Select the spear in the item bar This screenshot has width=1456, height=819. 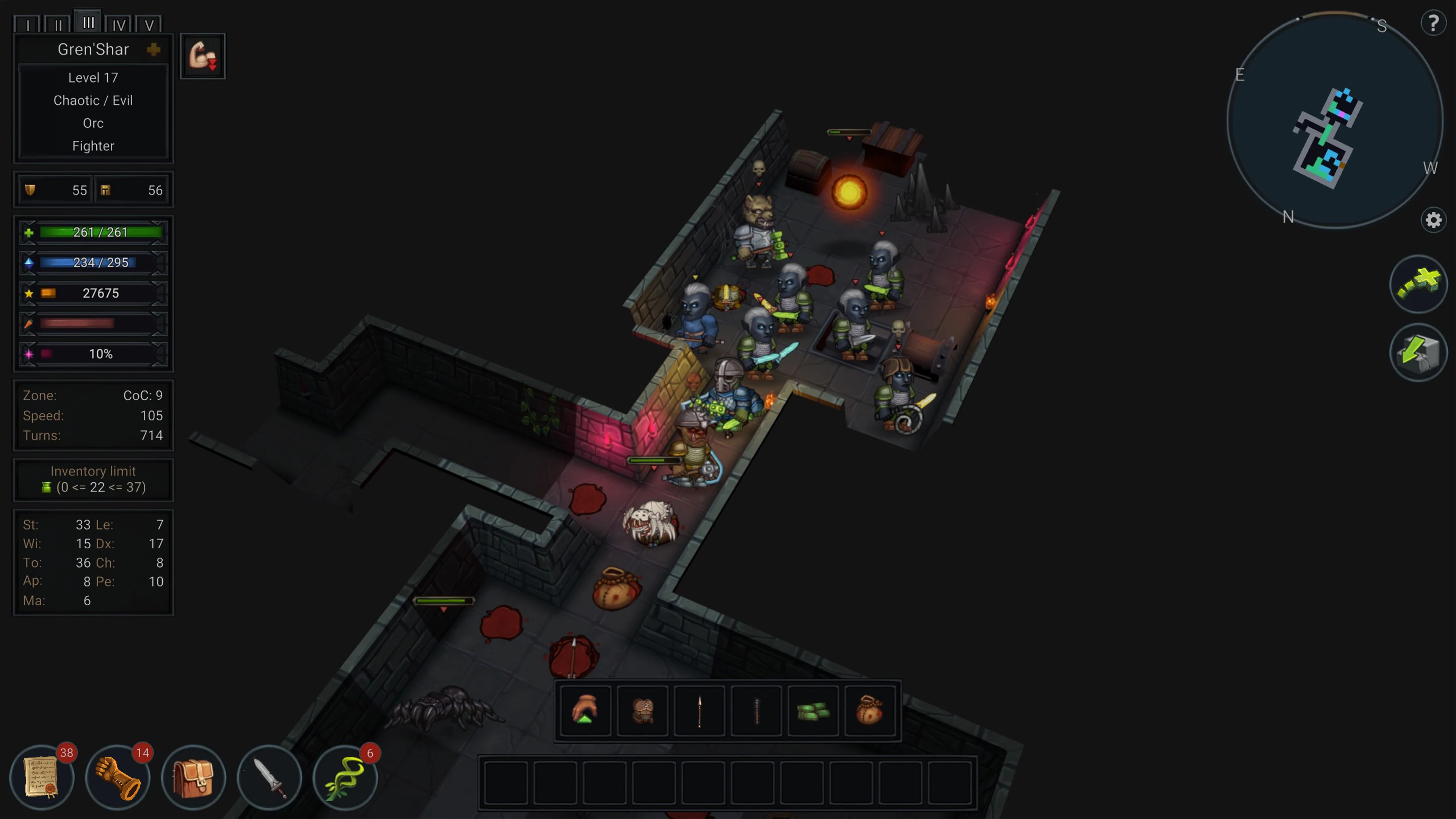[x=699, y=711]
